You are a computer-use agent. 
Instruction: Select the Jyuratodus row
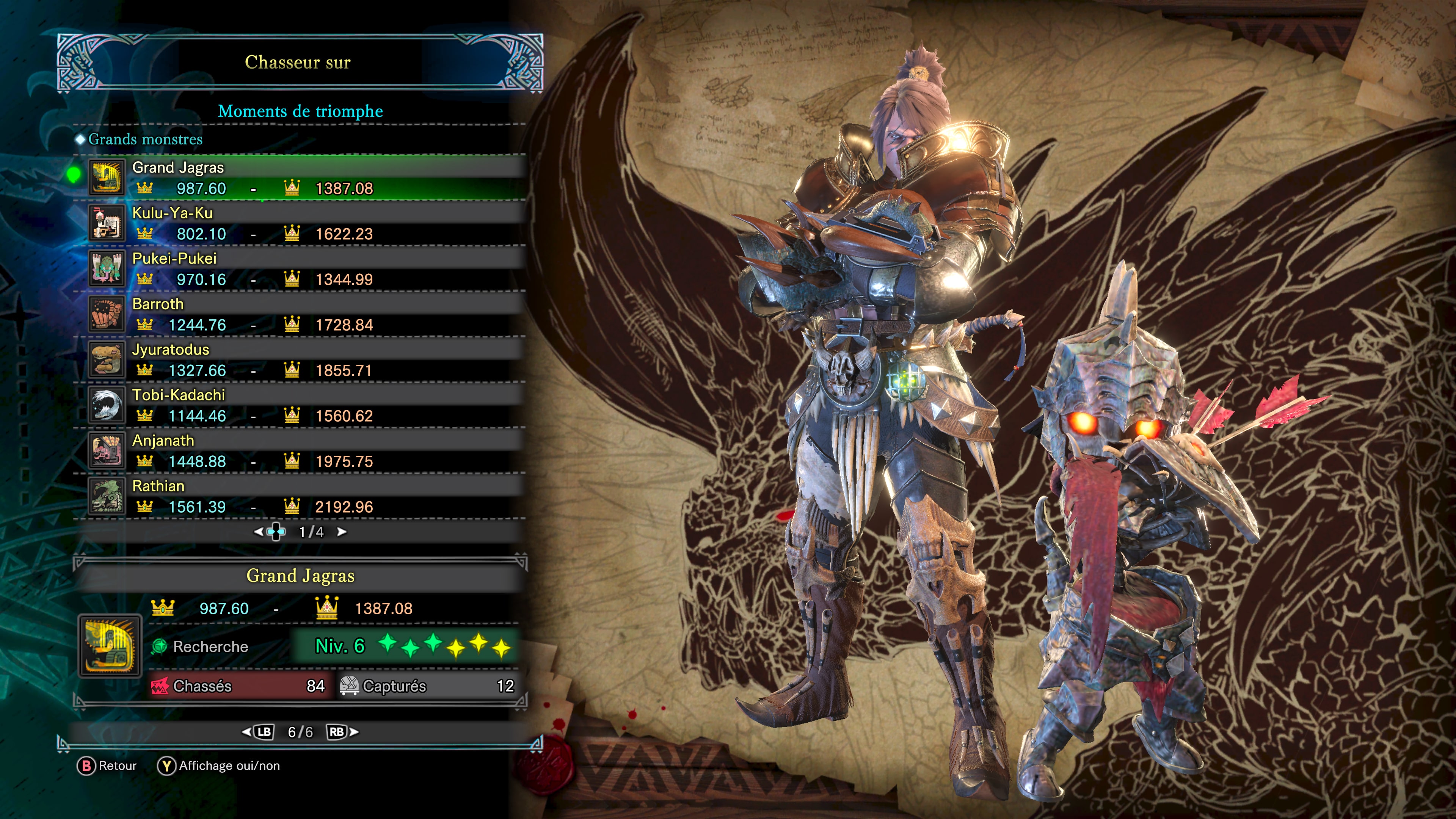(305, 359)
